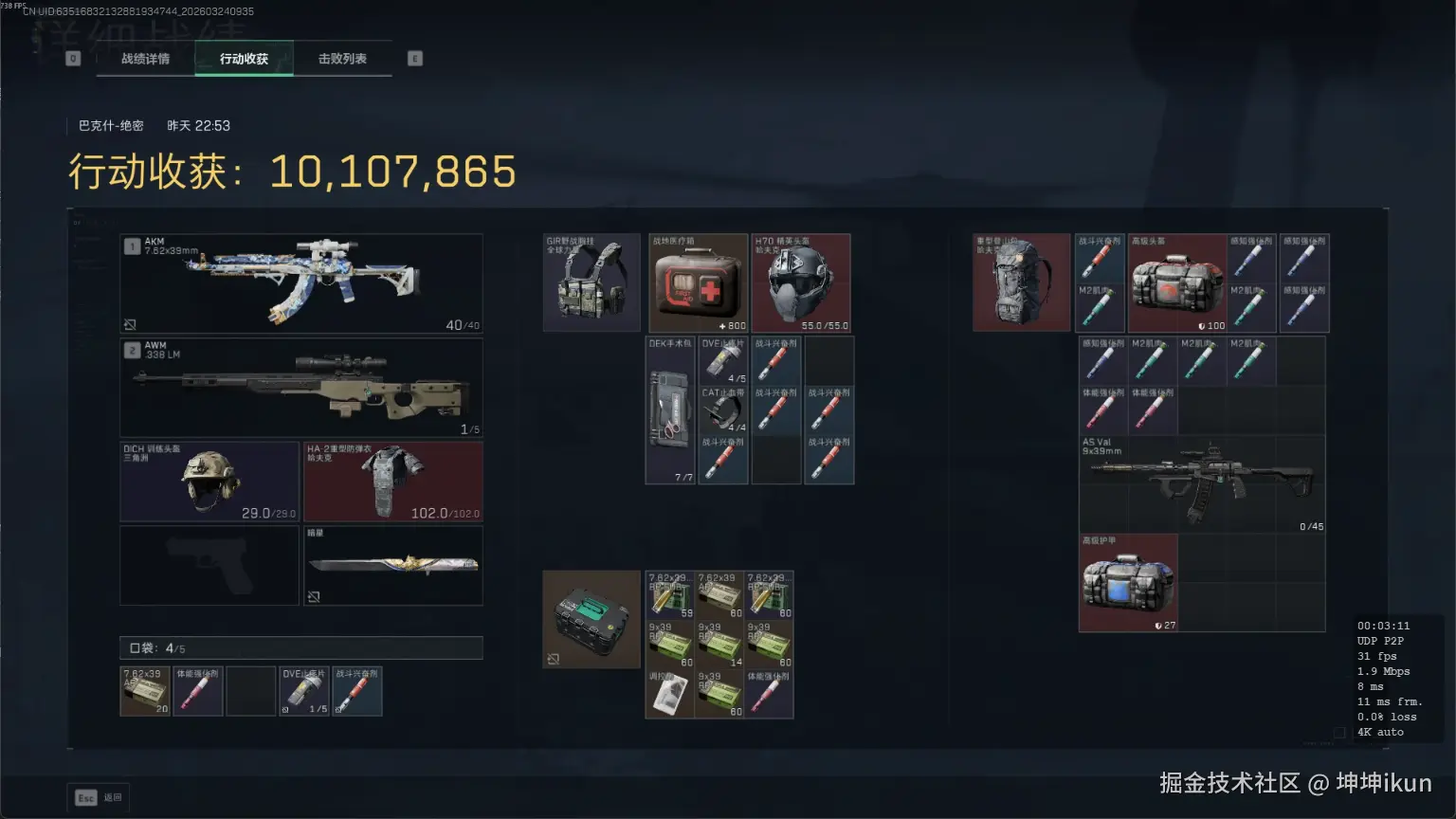Inspect the AS Val rifle

click(x=1202, y=483)
